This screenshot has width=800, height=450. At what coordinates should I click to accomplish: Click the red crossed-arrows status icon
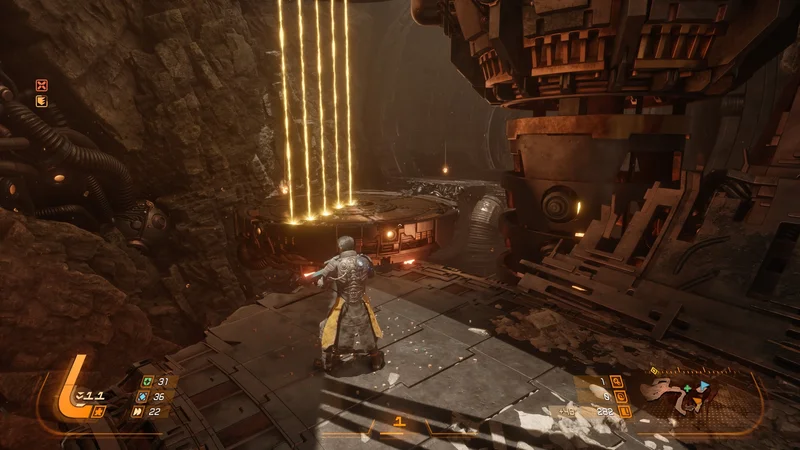[x=41, y=85]
